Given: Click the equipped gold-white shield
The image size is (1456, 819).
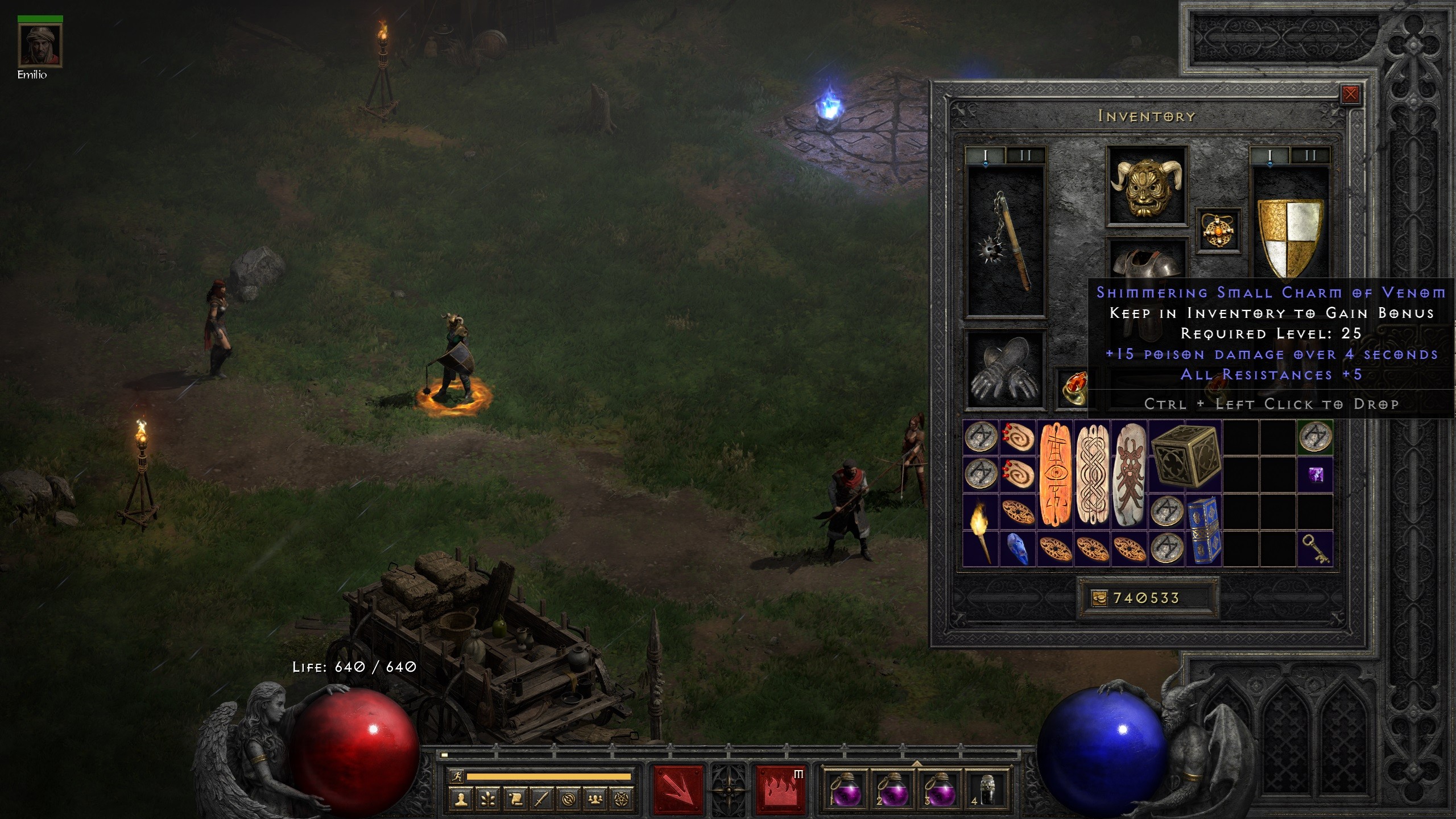Looking at the screenshot, I should pyautogui.click(x=1290, y=237).
